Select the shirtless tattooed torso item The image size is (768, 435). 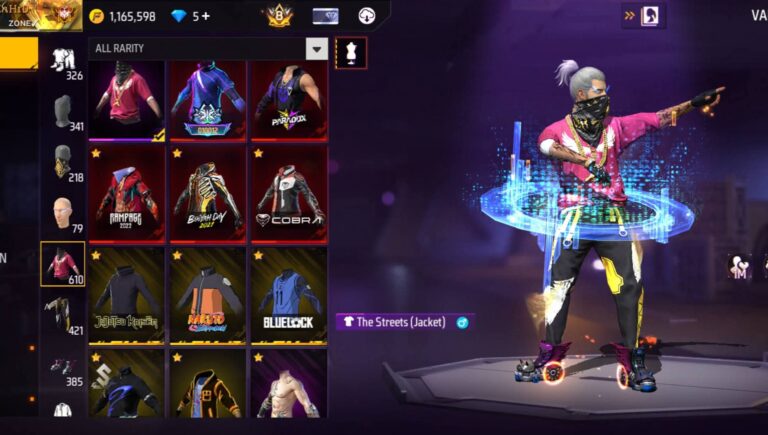[x=288, y=385]
